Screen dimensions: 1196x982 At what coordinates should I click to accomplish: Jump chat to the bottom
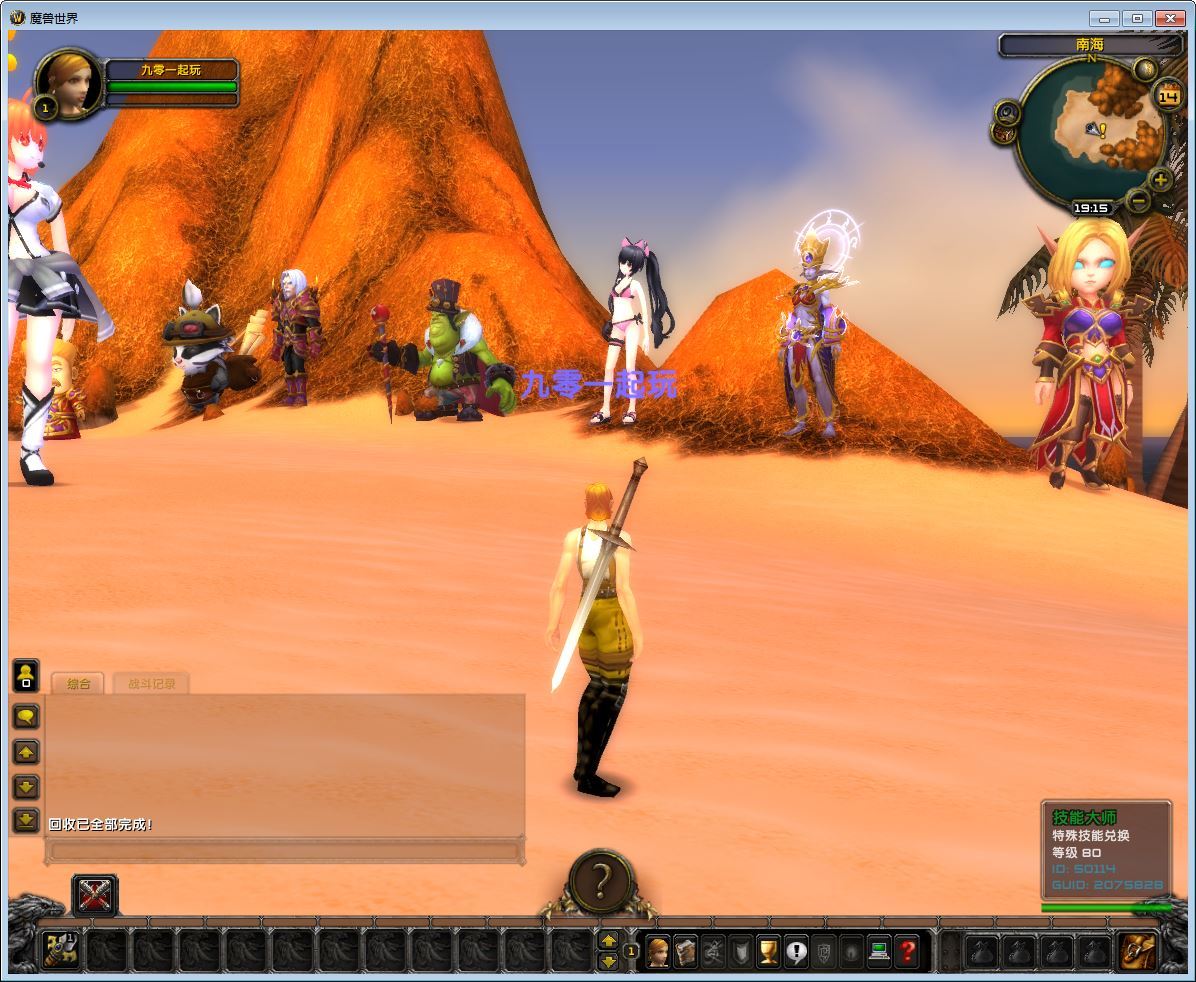[26, 820]
